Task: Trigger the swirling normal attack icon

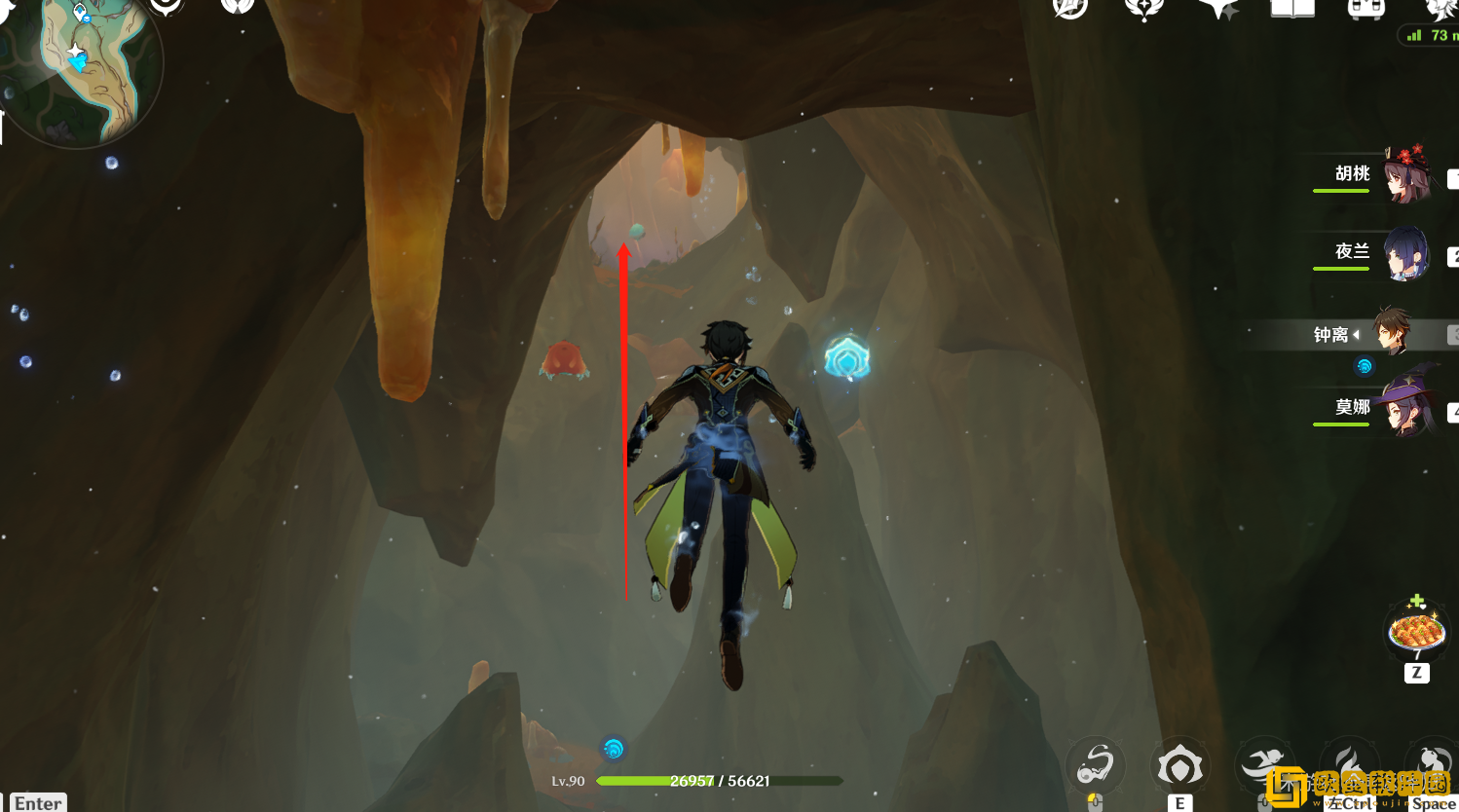Action: pyautogui.click(x=1096, y=766)
